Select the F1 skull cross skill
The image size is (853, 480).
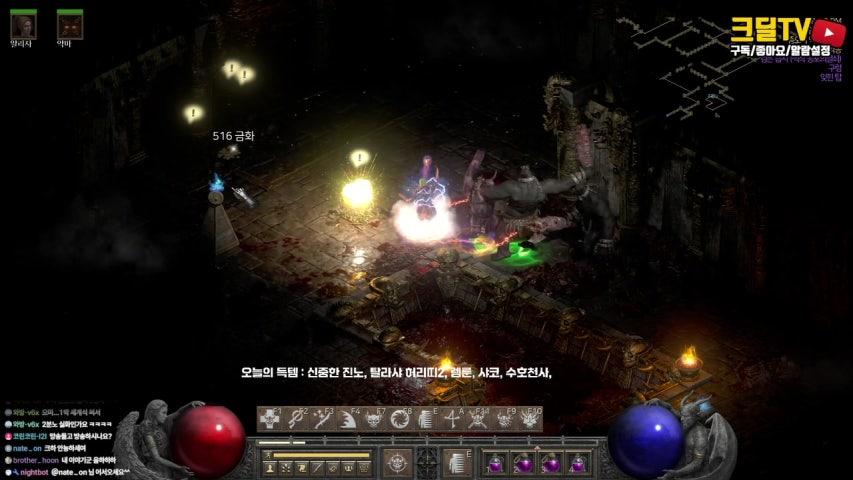[270, 419]
